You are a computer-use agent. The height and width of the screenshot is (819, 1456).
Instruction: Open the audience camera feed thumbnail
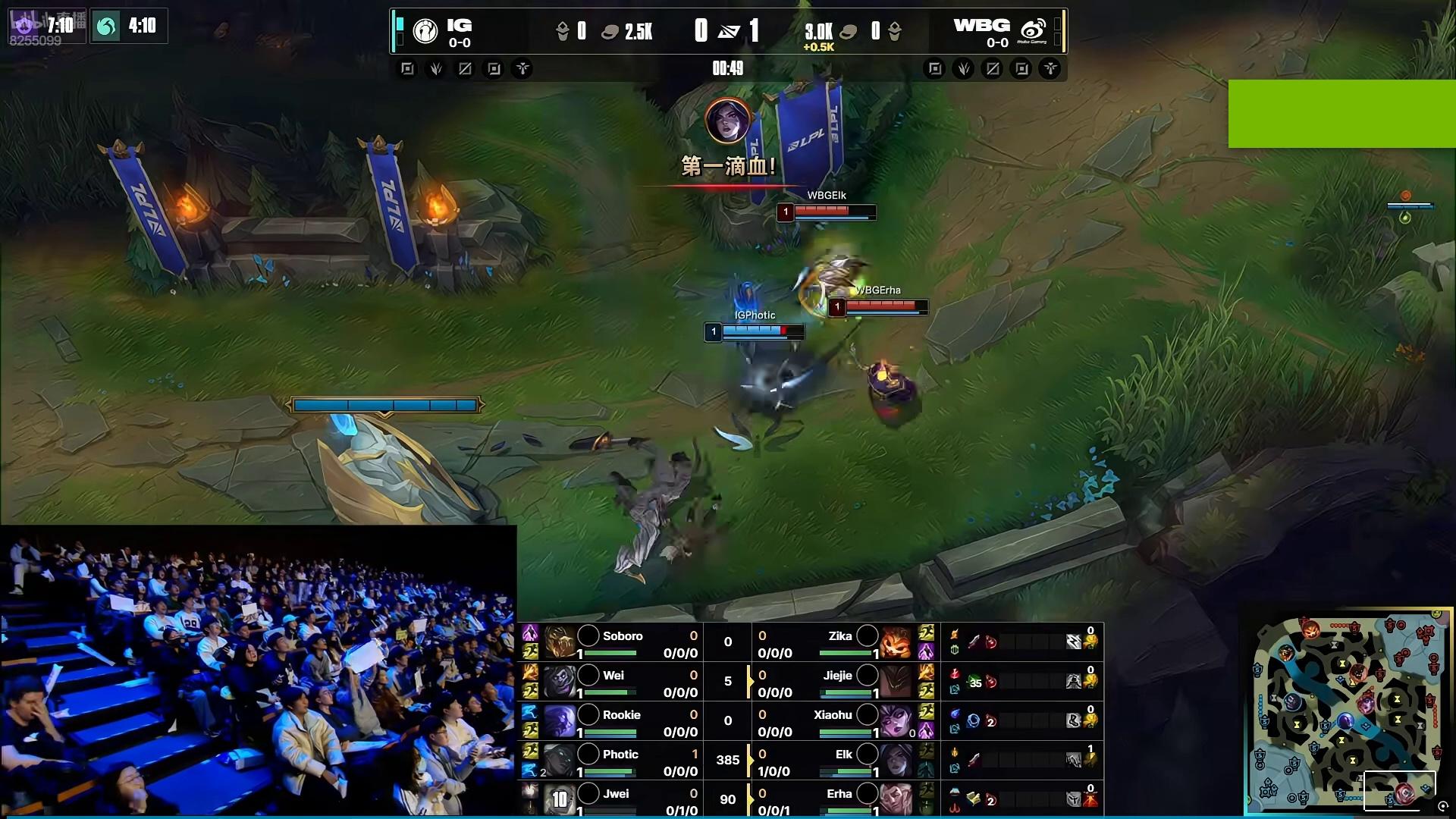[x=258, y=671]
